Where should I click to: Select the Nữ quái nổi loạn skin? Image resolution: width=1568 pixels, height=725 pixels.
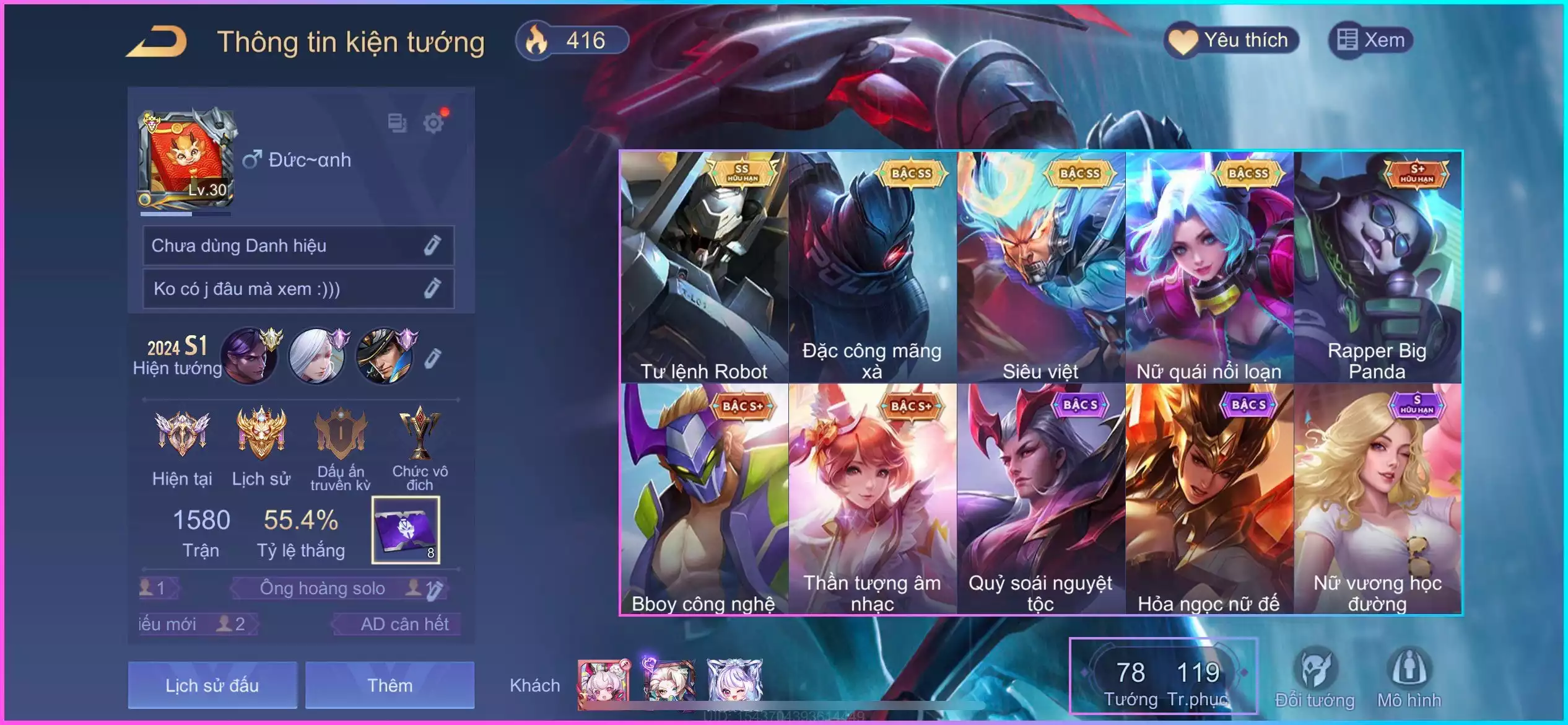pyautogui.click(x=1209, y=266)
